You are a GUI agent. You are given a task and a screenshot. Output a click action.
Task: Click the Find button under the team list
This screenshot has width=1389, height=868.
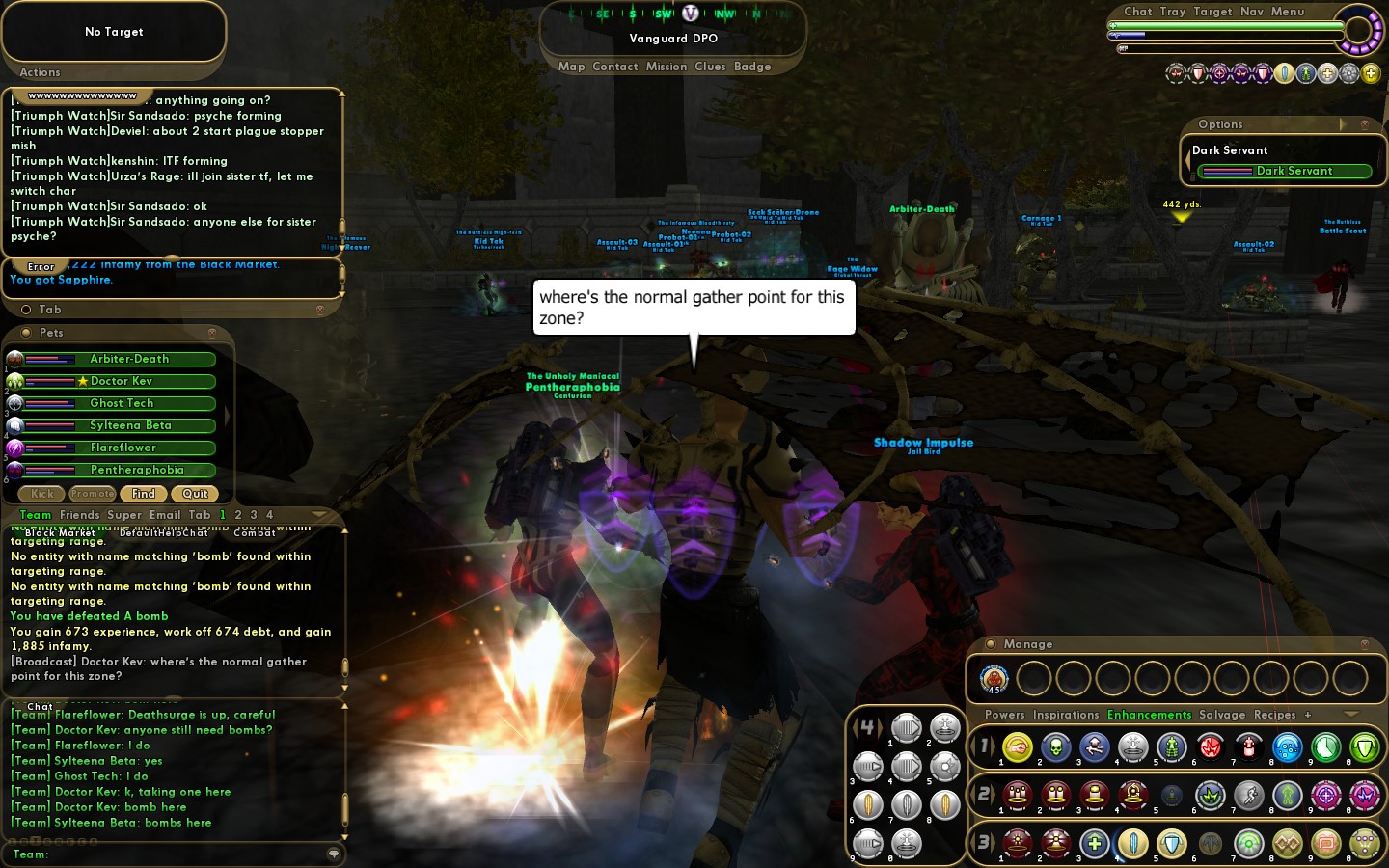(x=144, y=494)
